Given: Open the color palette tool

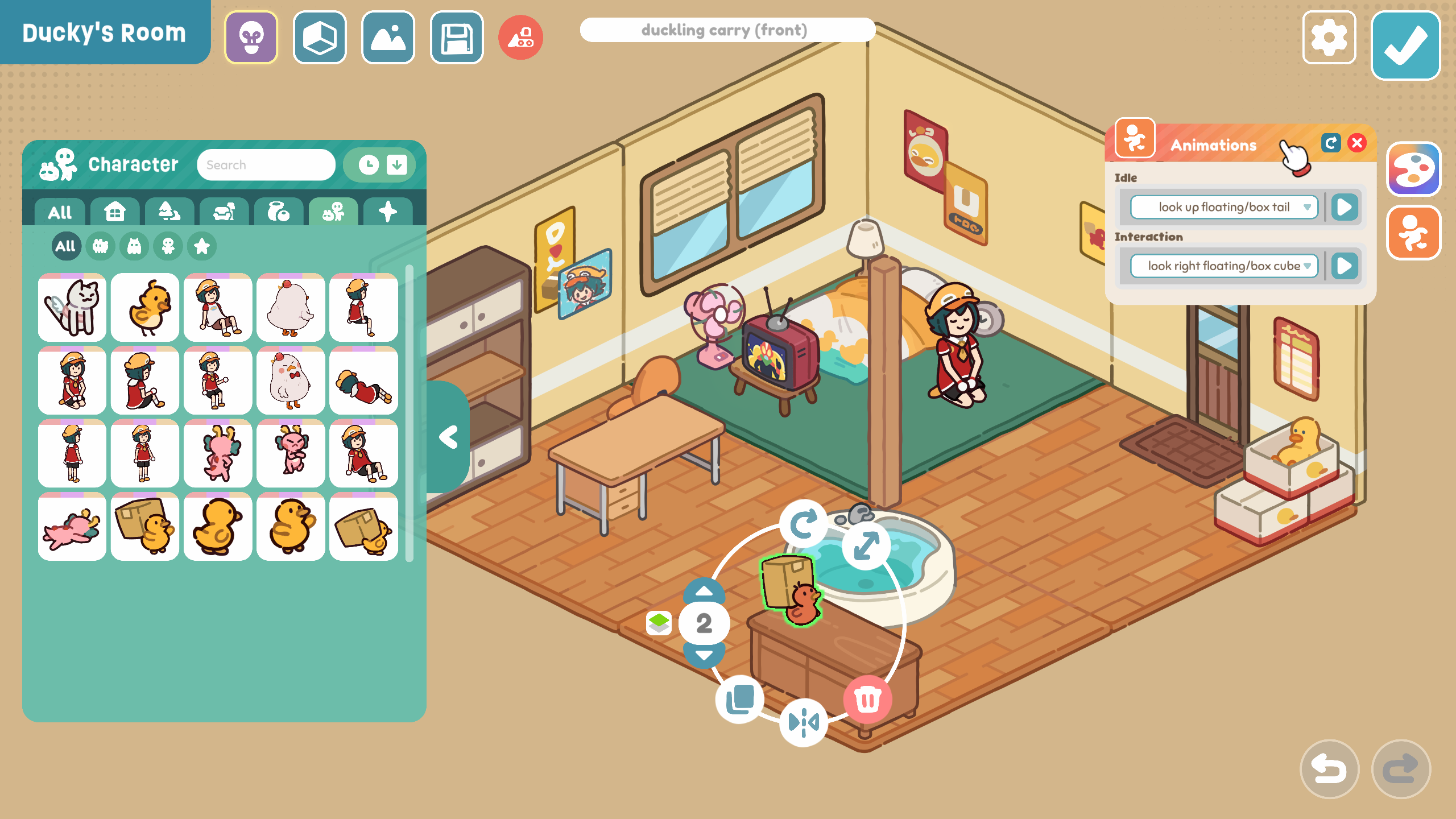Looking at the screenshot, I should click(x=1413, y=169).
